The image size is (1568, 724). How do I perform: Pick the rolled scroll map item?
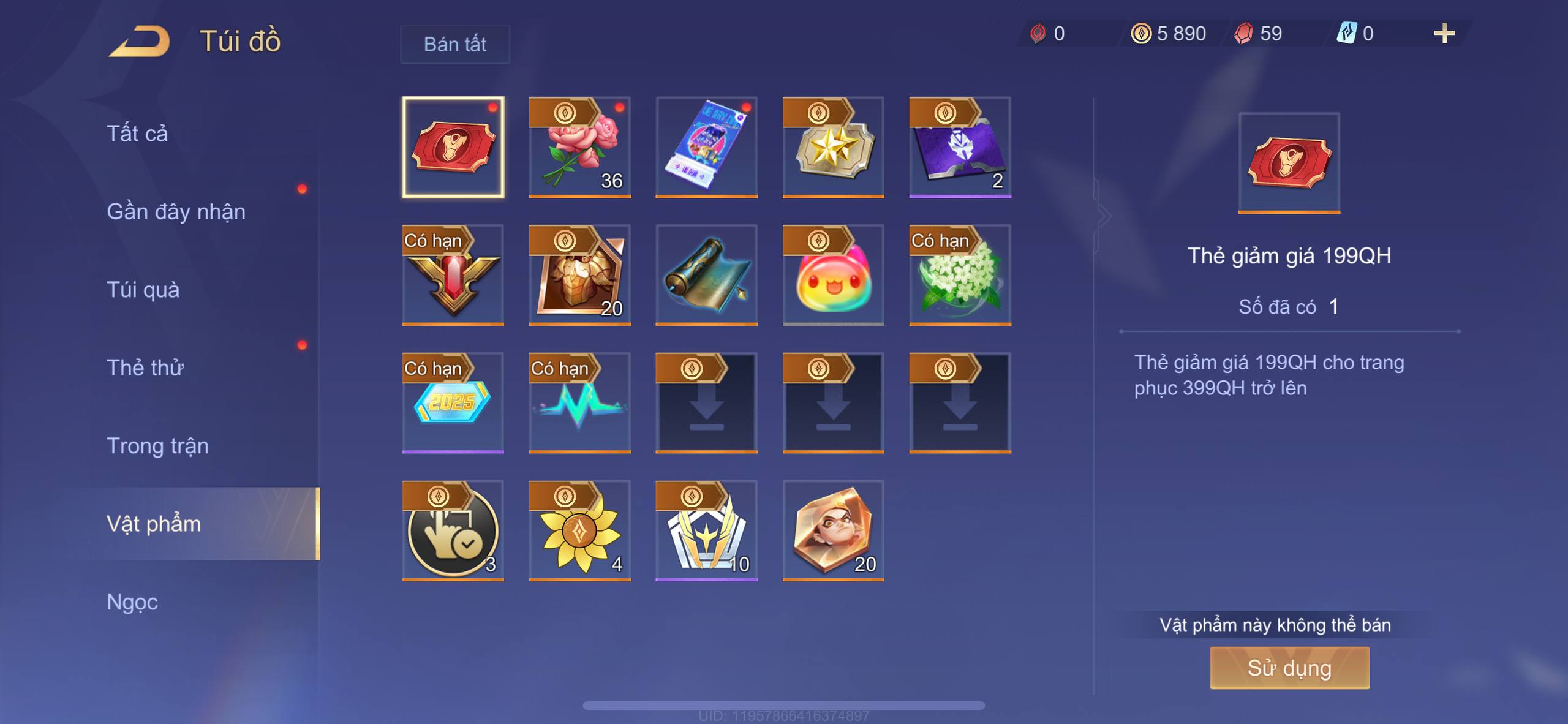pyautogui.click(x=706, y=275)
